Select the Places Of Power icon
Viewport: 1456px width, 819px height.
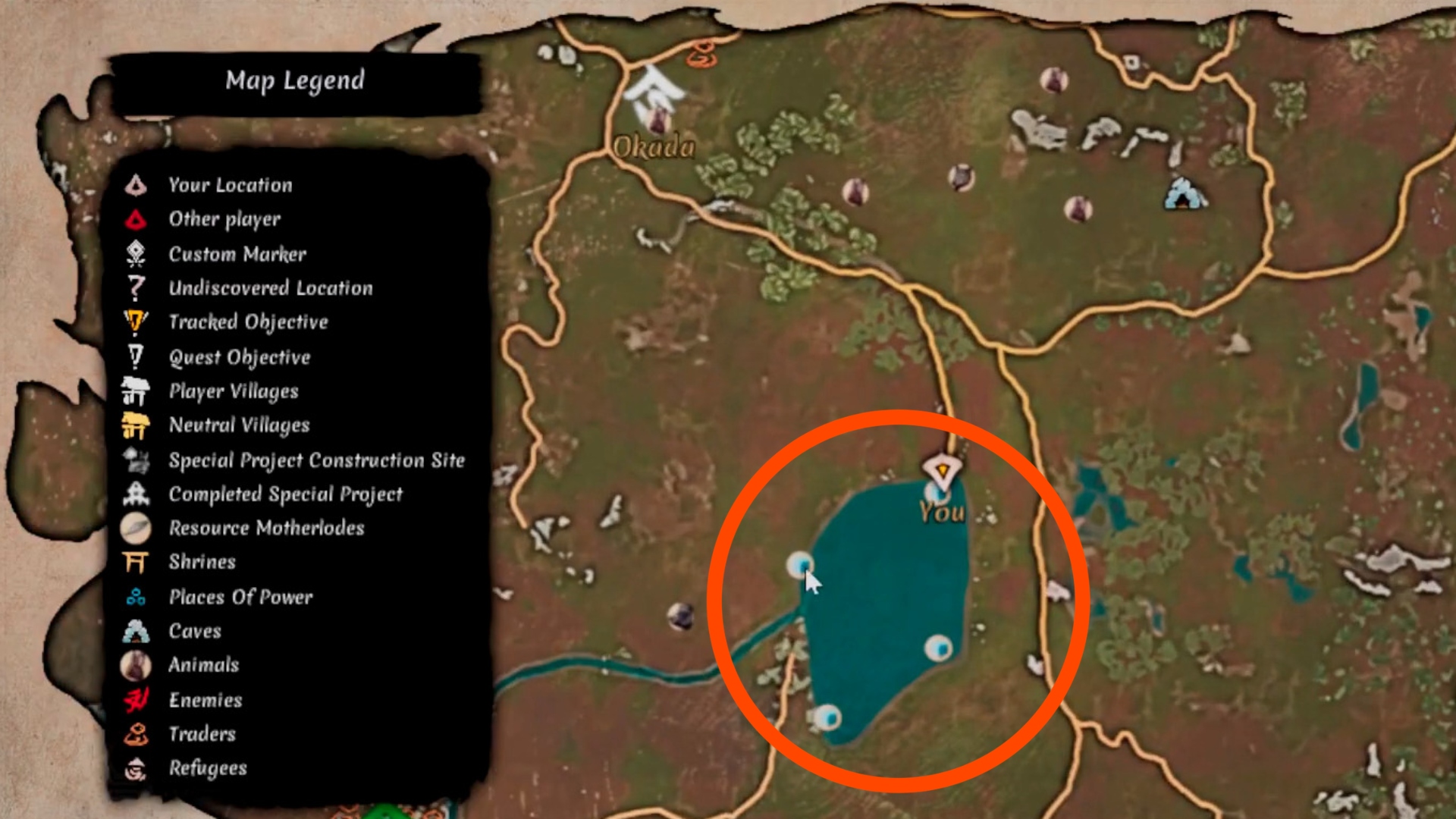[135, 596]
